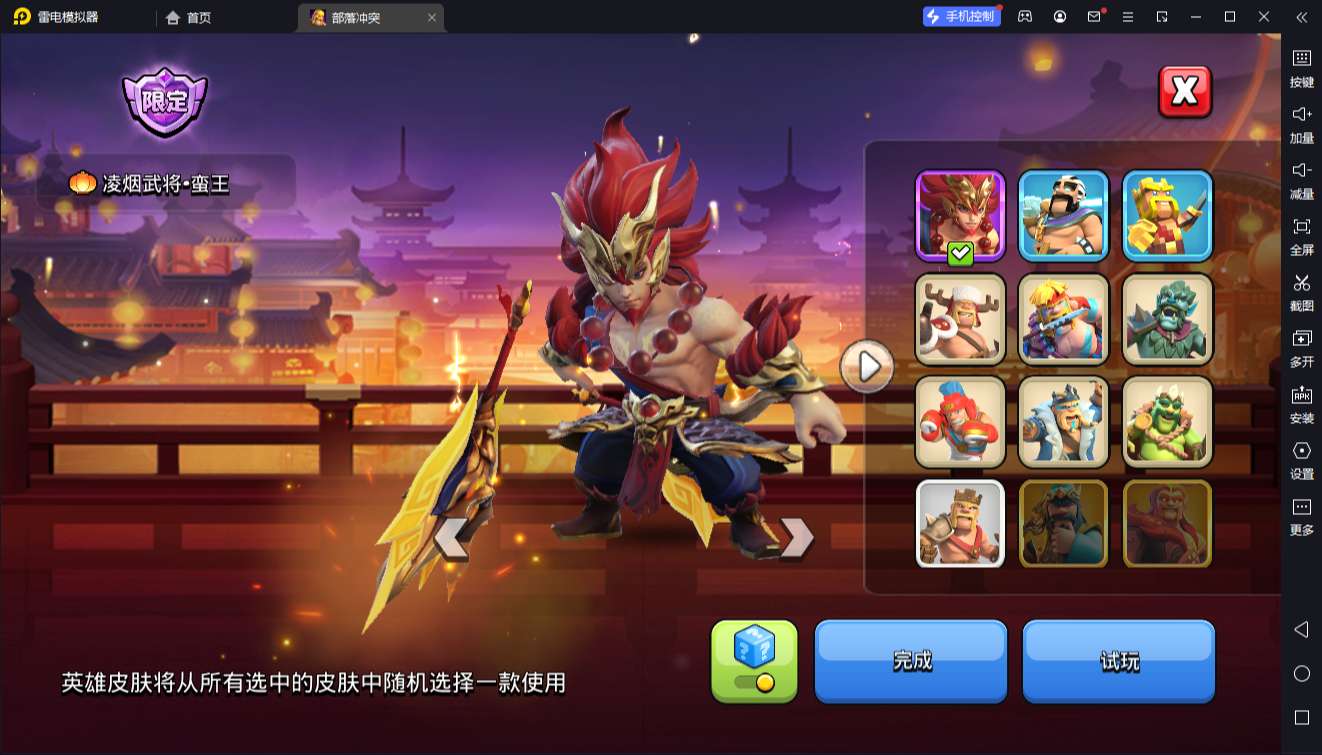Collapse skin panel with circular arrow button
The image size is (1322, 755).
point(866,366)
